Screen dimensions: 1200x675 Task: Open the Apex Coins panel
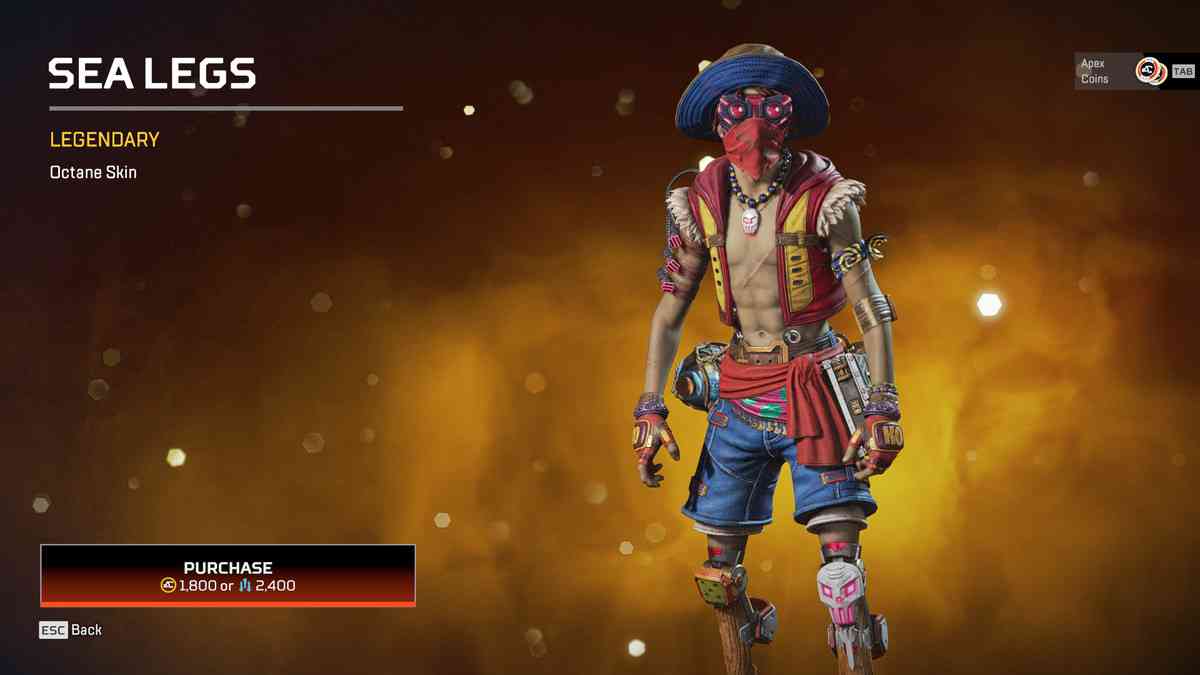click(1136, 71)
